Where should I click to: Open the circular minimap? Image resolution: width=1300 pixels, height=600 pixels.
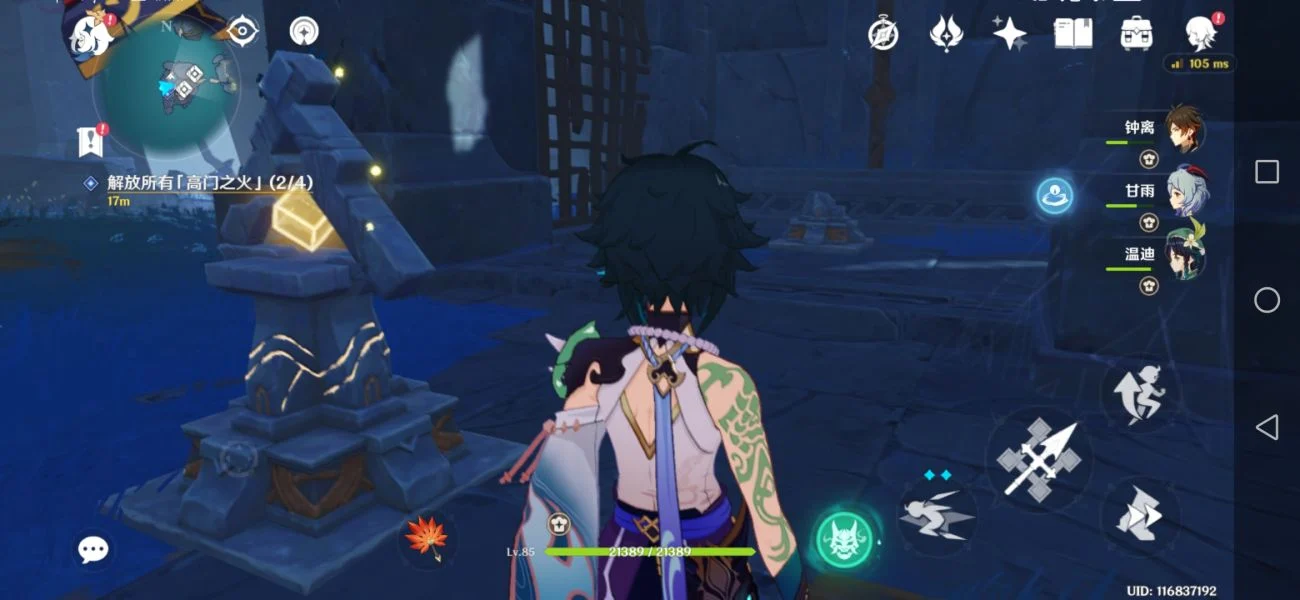pos(167,87)
